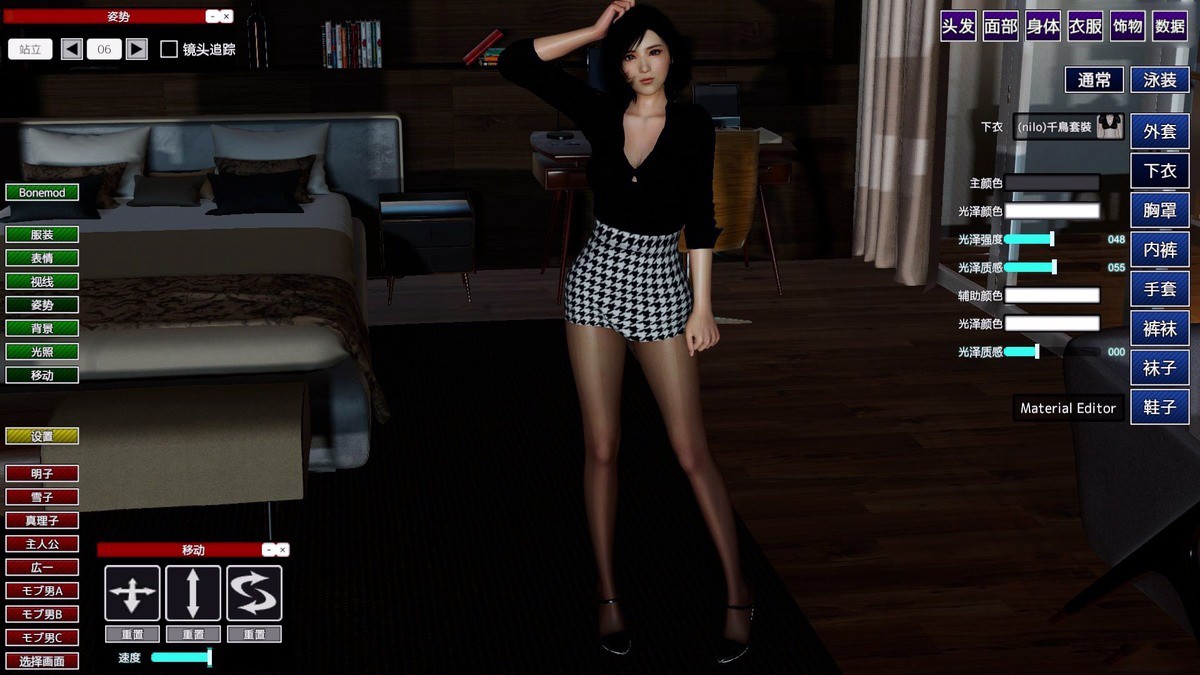The height and width of the screenshot is (675, 1200).
Task: Open the Bonemod panel
Action: [42, 192]
